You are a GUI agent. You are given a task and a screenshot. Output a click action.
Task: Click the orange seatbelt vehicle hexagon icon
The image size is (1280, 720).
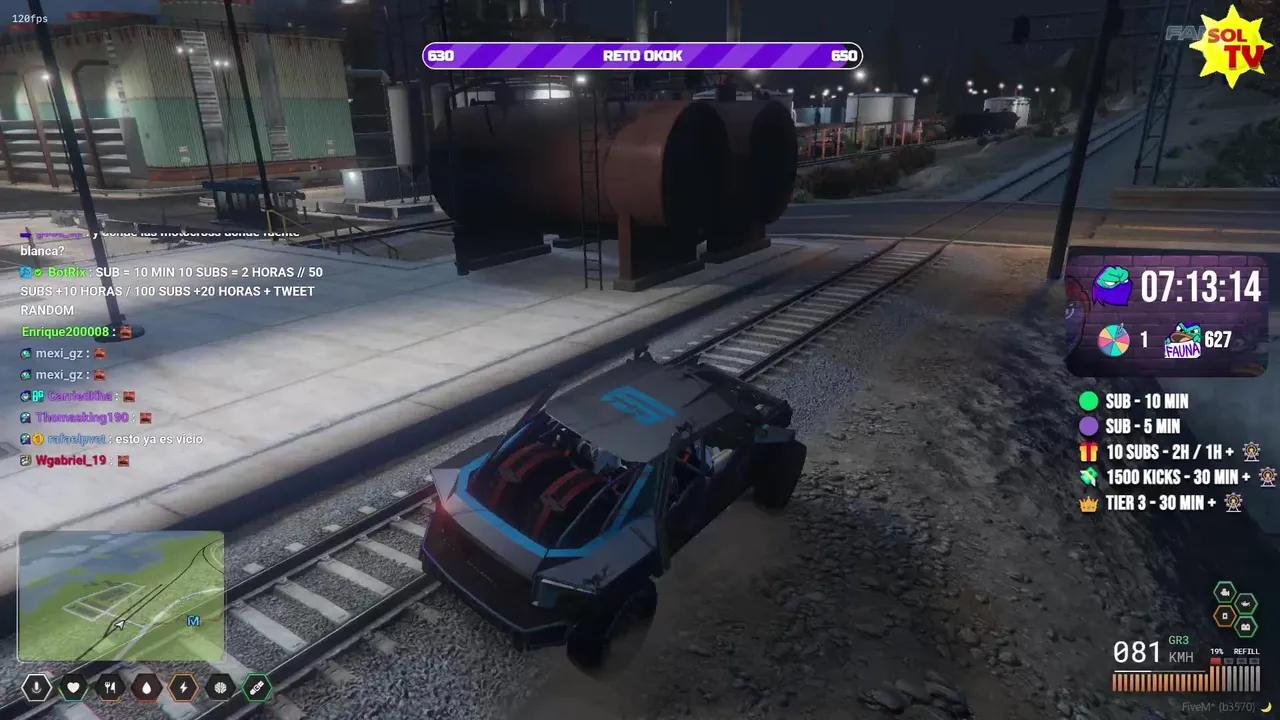click(1225, 614)
